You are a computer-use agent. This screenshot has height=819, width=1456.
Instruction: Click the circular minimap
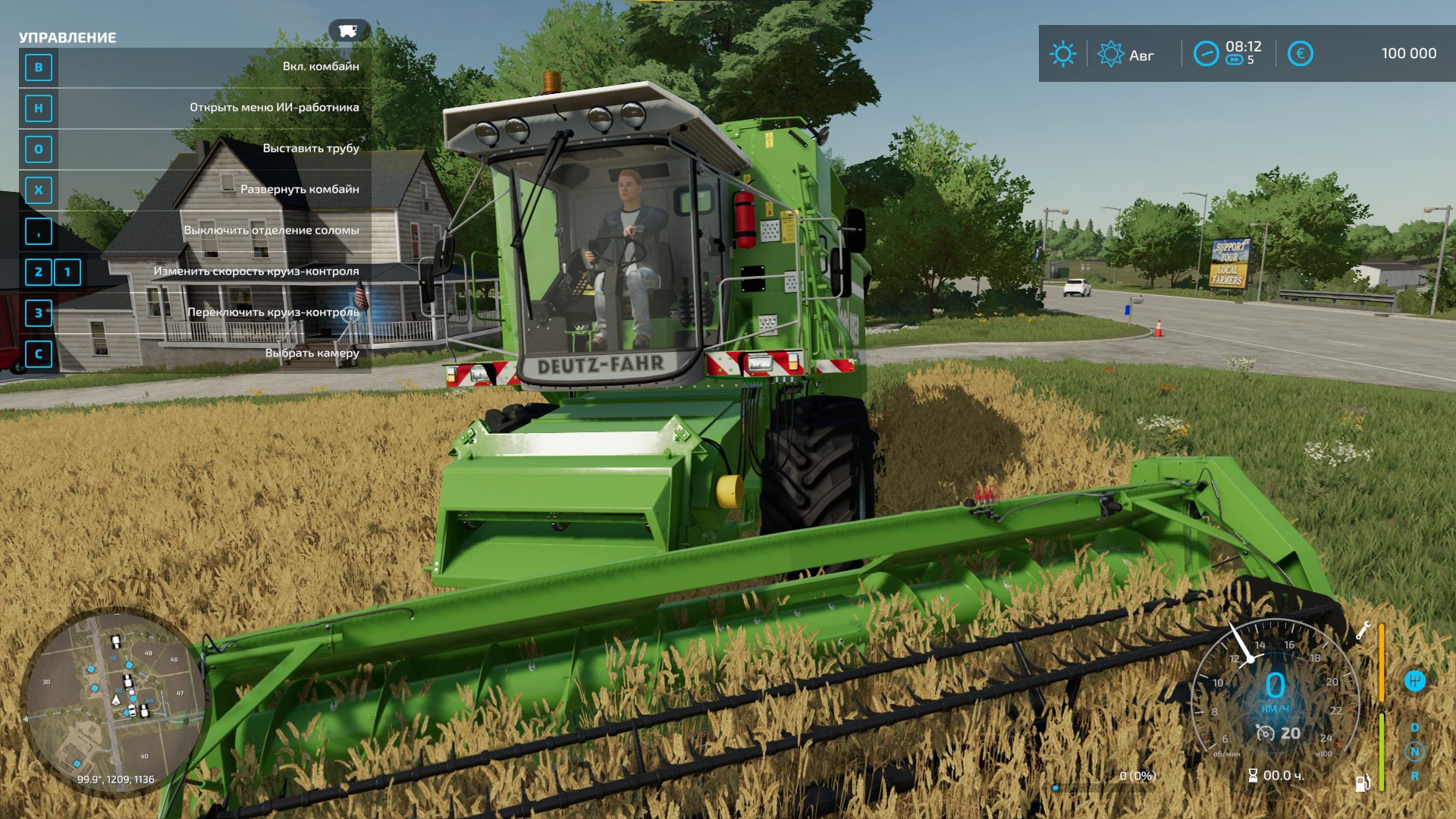coord(115,701)
